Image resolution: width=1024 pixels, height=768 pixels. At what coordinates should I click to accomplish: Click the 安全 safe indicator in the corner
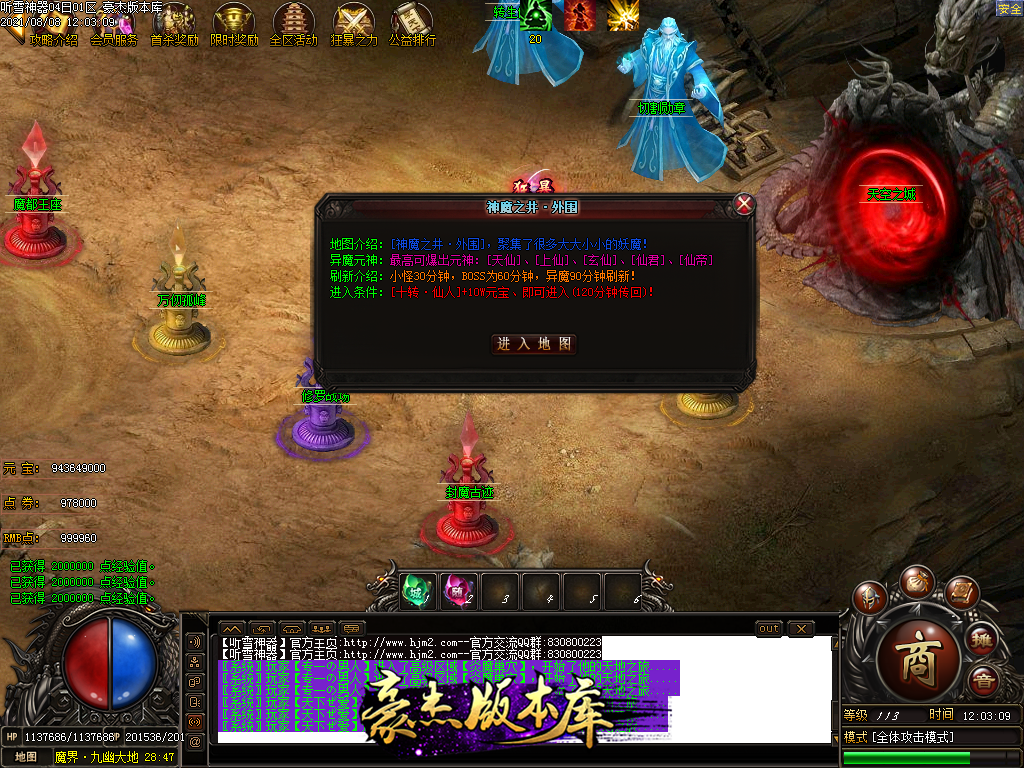(x=1009, y=9)
